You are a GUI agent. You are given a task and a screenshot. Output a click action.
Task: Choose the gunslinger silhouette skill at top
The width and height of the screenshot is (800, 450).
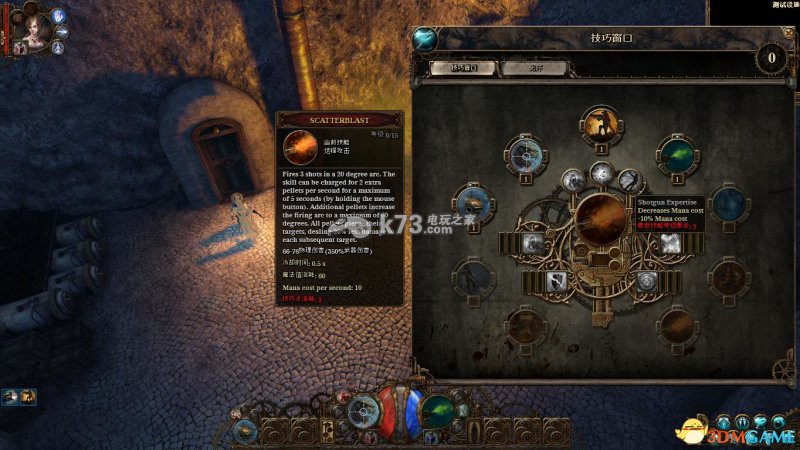[x=600, y=125]
